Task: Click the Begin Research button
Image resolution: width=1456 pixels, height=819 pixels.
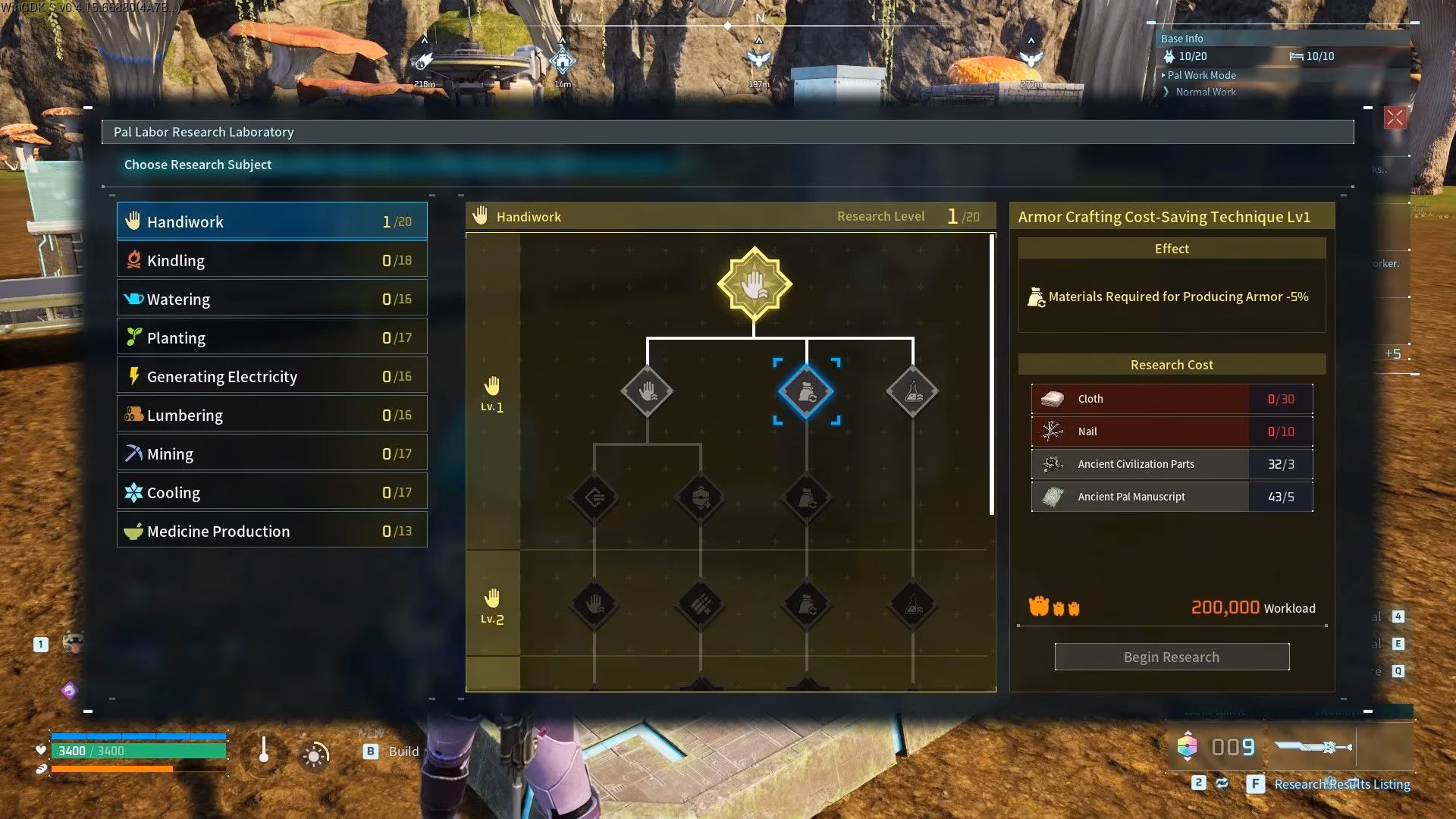Action: tap(1172, 657)
